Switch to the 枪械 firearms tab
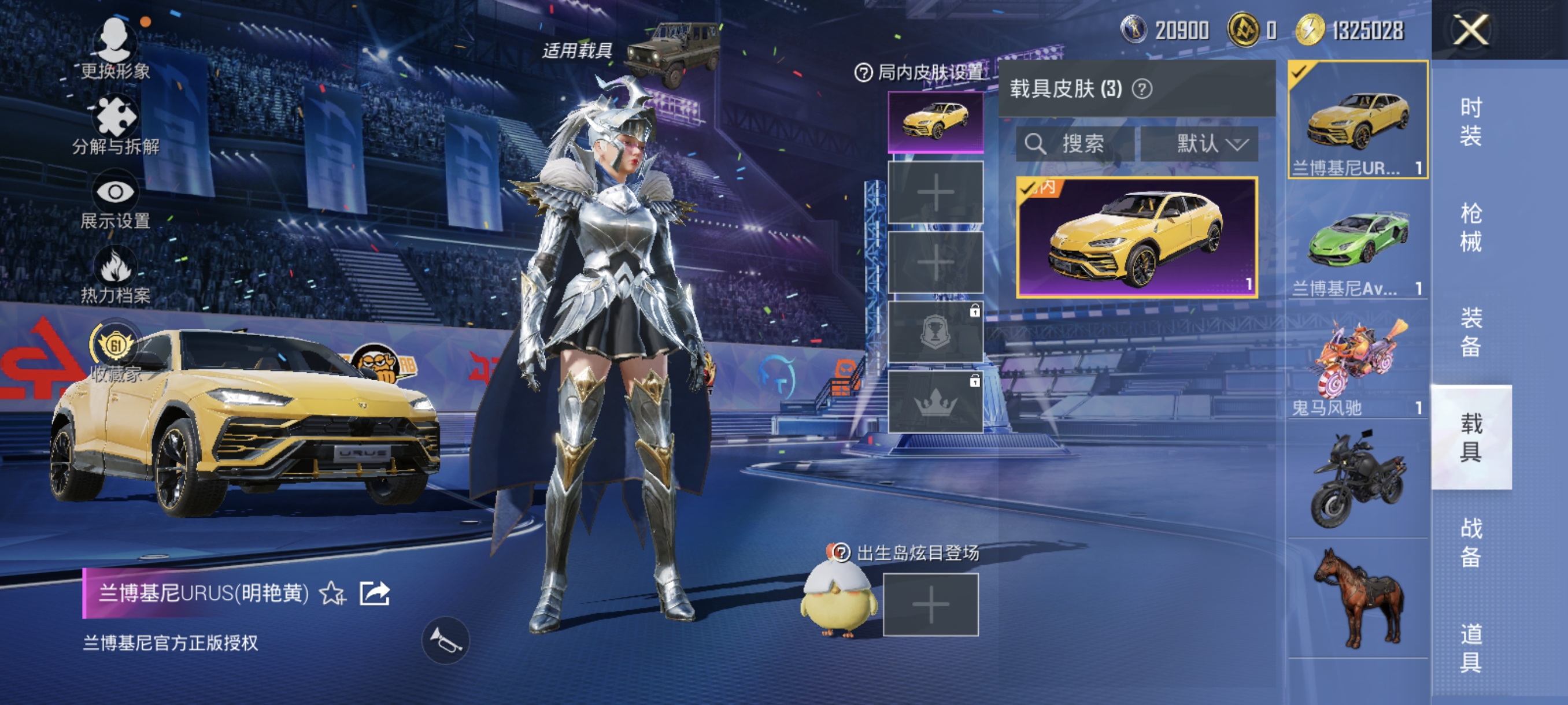Image resolution: width=1568 pixels, height=705 pixels. (1471, 227)
